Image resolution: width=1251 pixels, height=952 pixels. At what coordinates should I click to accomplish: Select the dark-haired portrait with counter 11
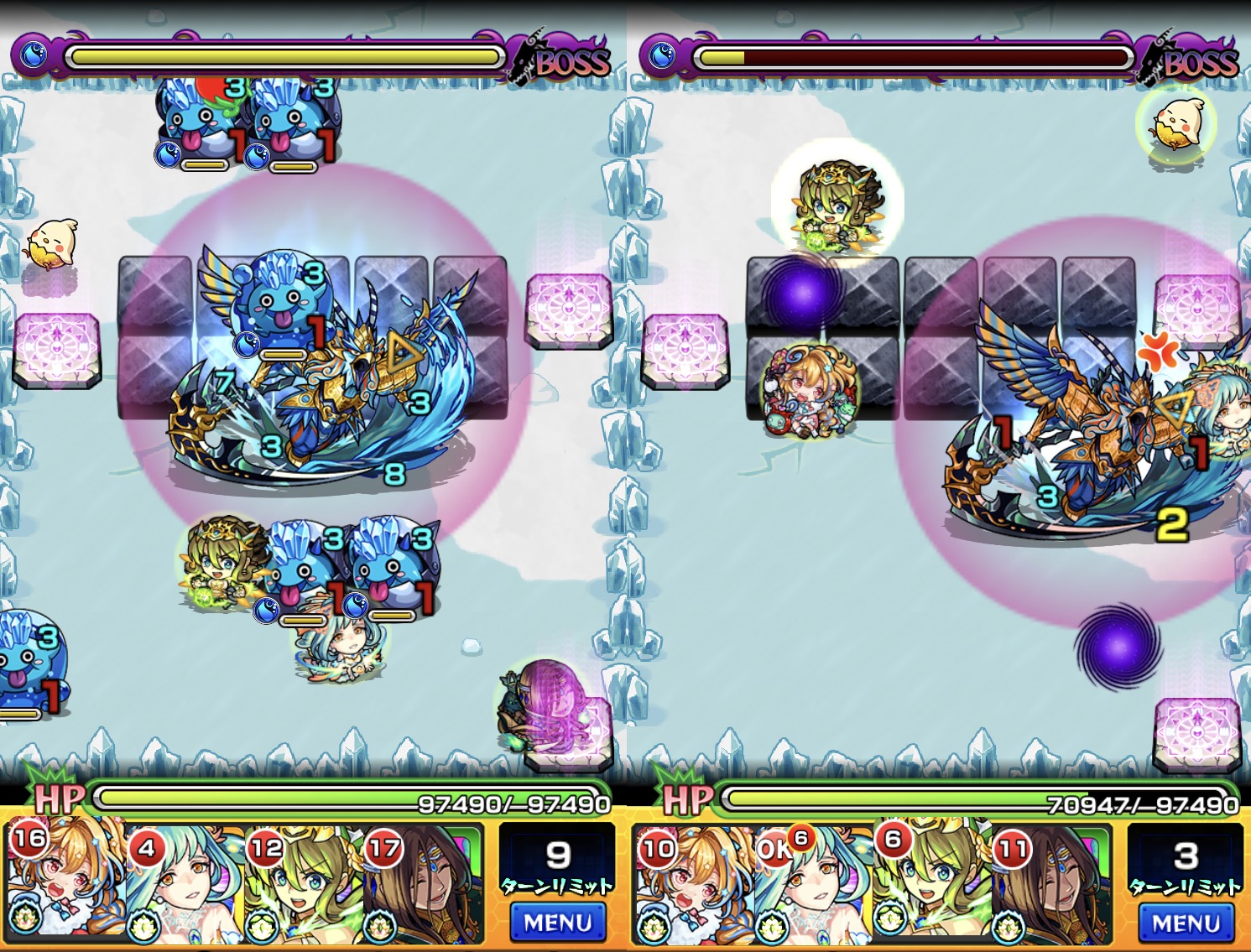tap(1051, 882)
